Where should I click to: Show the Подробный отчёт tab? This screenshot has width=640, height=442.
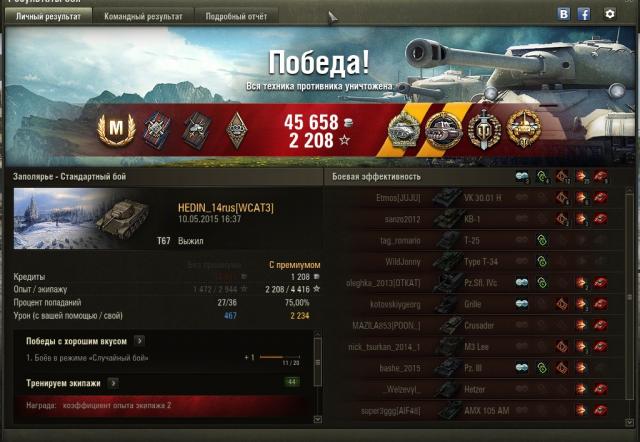[x=235, y=16]
